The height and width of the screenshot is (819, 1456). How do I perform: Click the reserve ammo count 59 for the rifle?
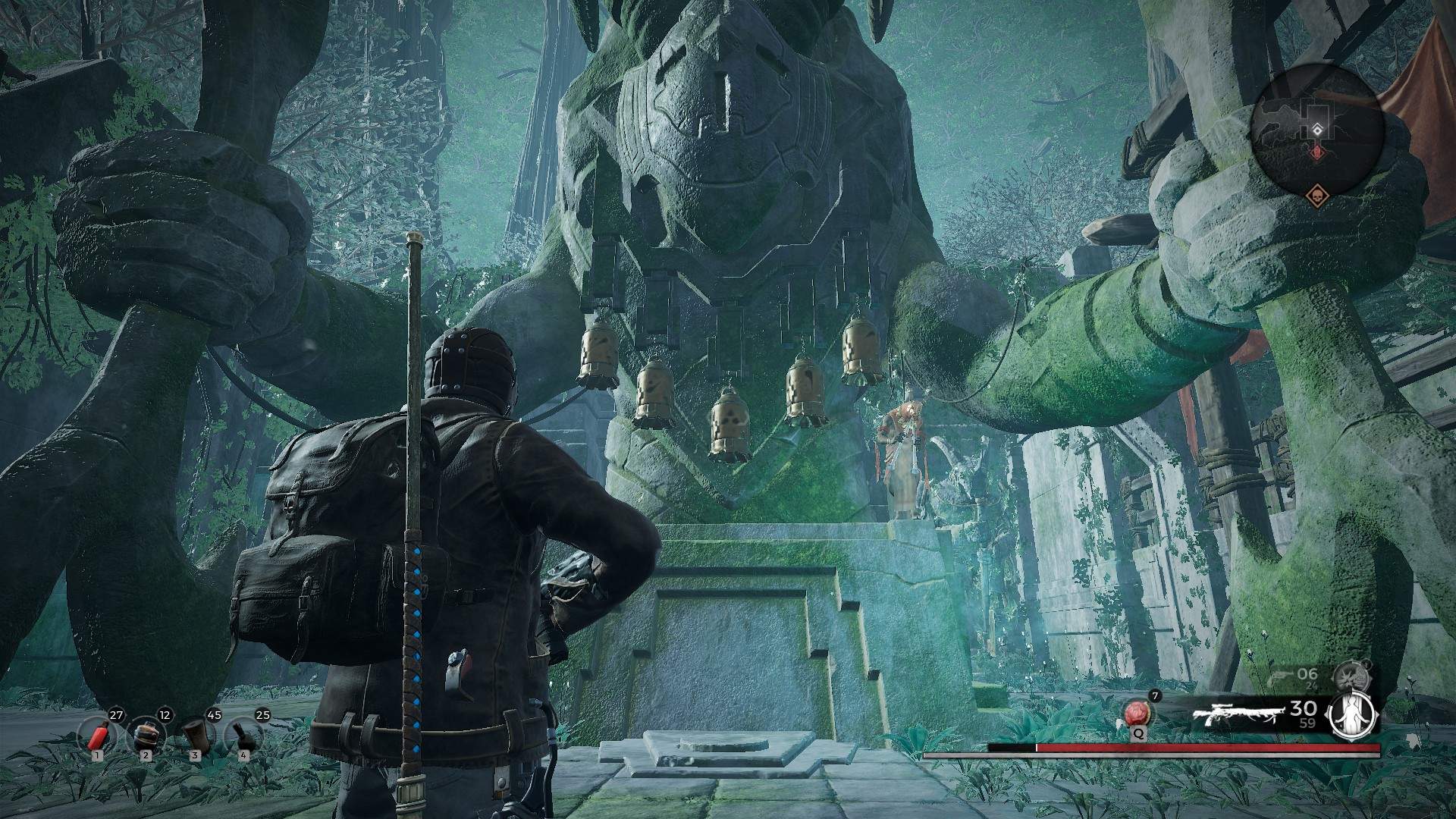click(1307, 723)
